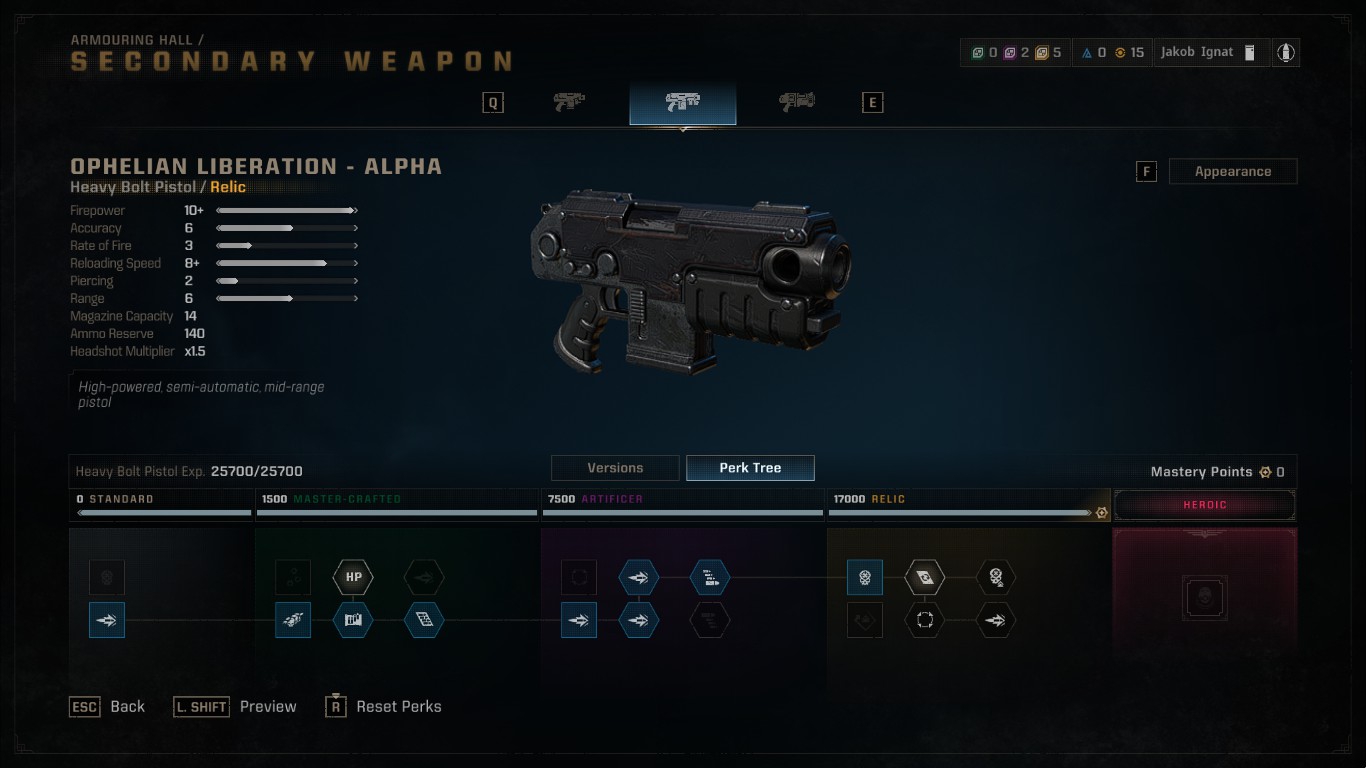Select the selected Relic tier skull perk
This screenshot has height=768, width=1366.
[865, 577]
